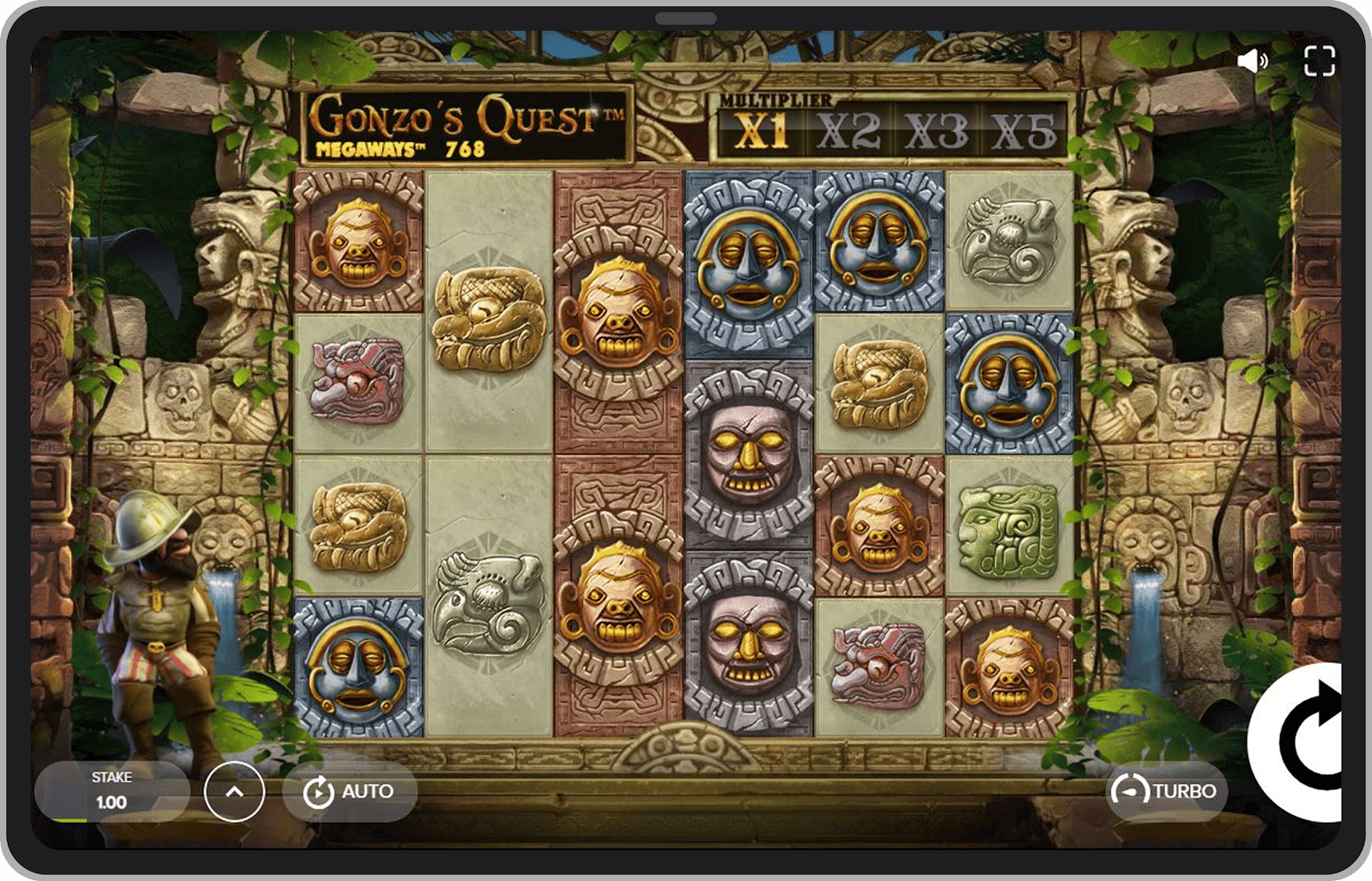Expand the menu with the up-arrow button

point(234,792)
